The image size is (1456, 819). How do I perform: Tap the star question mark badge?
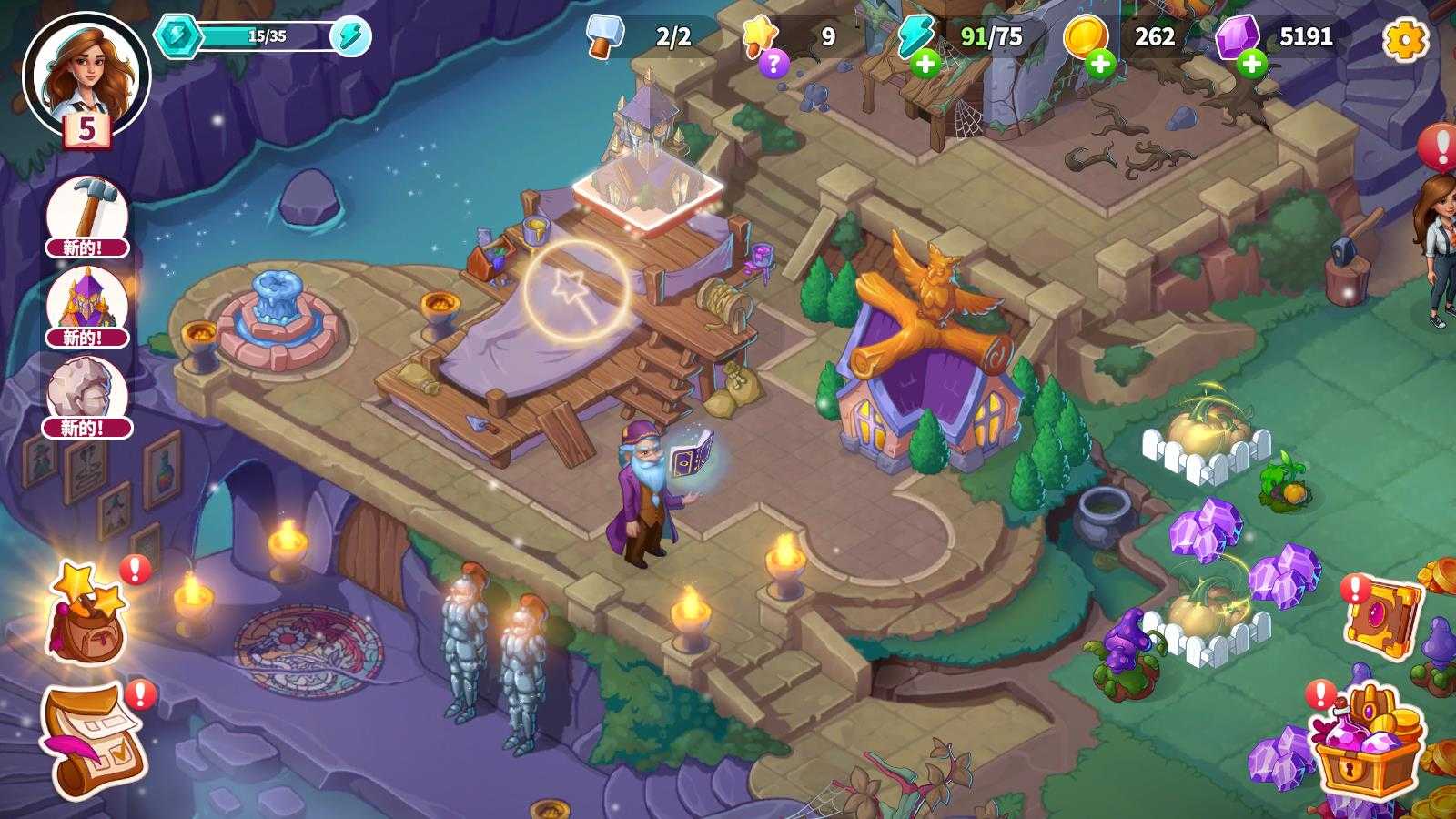coord(773,63)
